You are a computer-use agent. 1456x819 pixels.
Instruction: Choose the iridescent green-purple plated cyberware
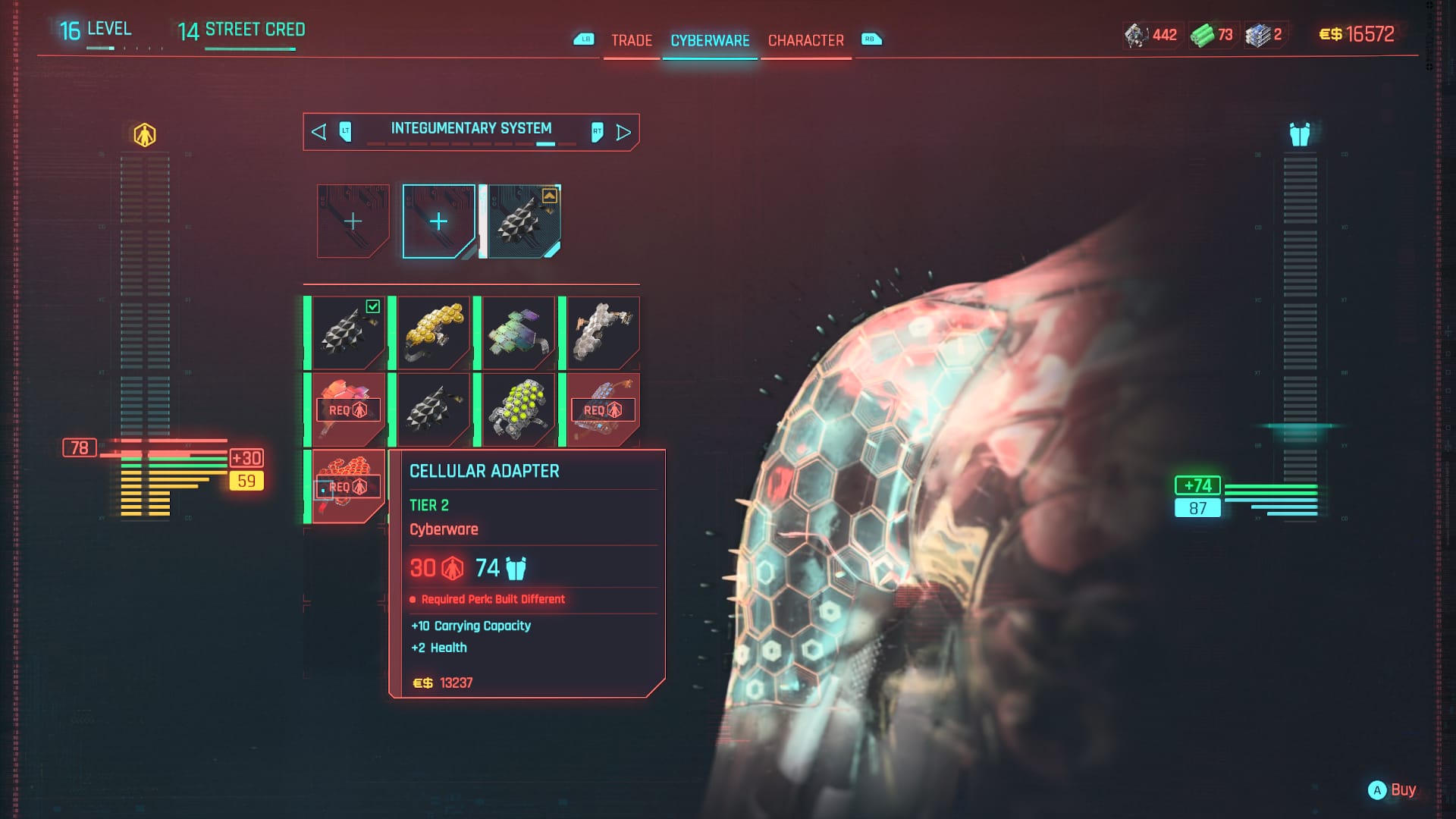point(519,332)
